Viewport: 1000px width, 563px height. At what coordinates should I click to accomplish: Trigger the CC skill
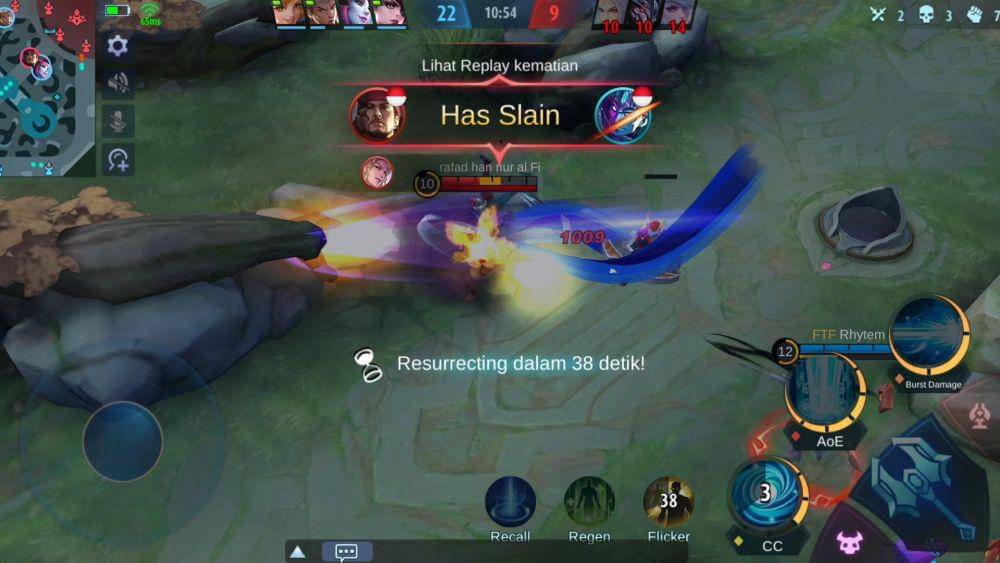click(768, 495)
